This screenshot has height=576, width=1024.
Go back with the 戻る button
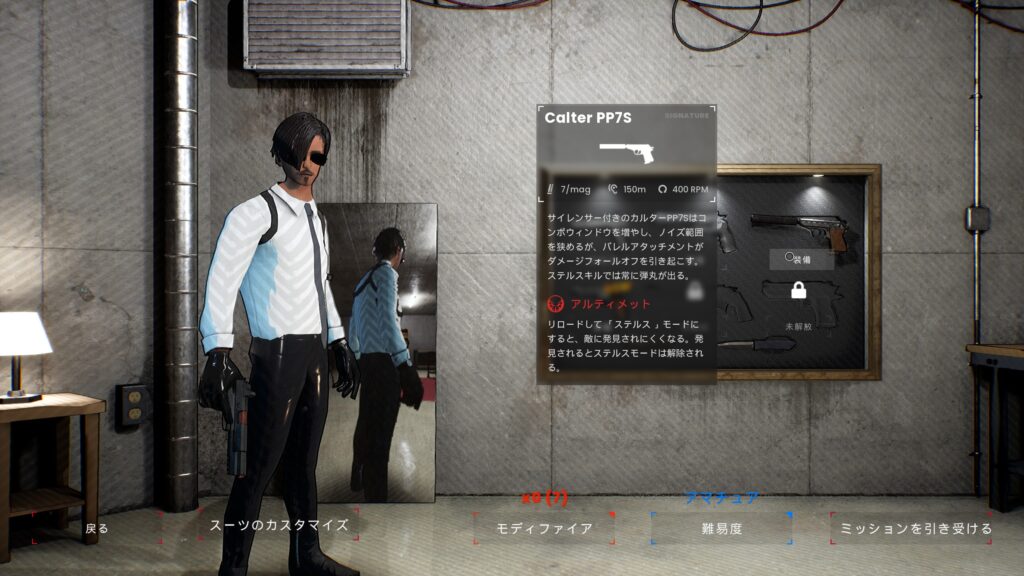[97, 528]
